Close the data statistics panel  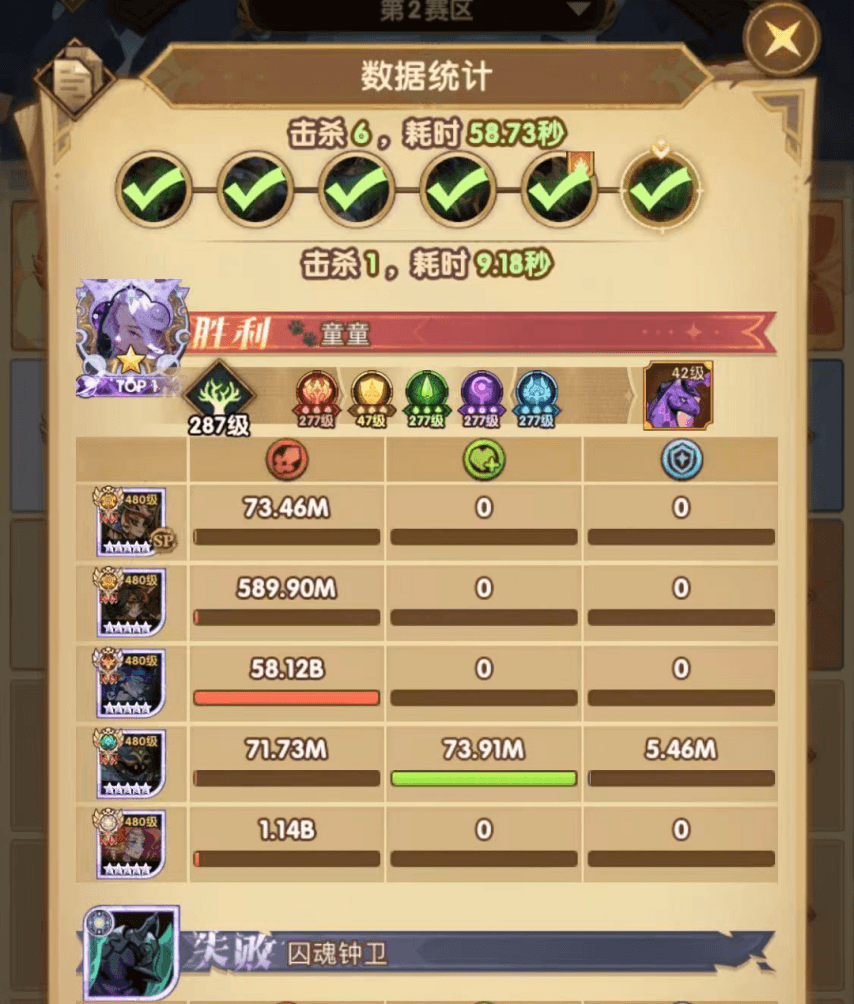tap(781, 39)
